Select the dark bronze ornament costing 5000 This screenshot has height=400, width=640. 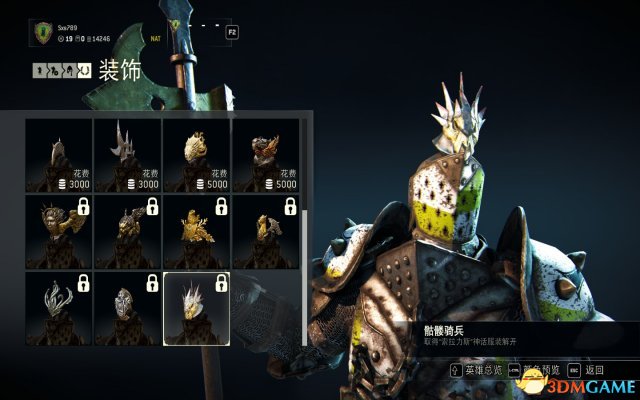coord(266,153)
